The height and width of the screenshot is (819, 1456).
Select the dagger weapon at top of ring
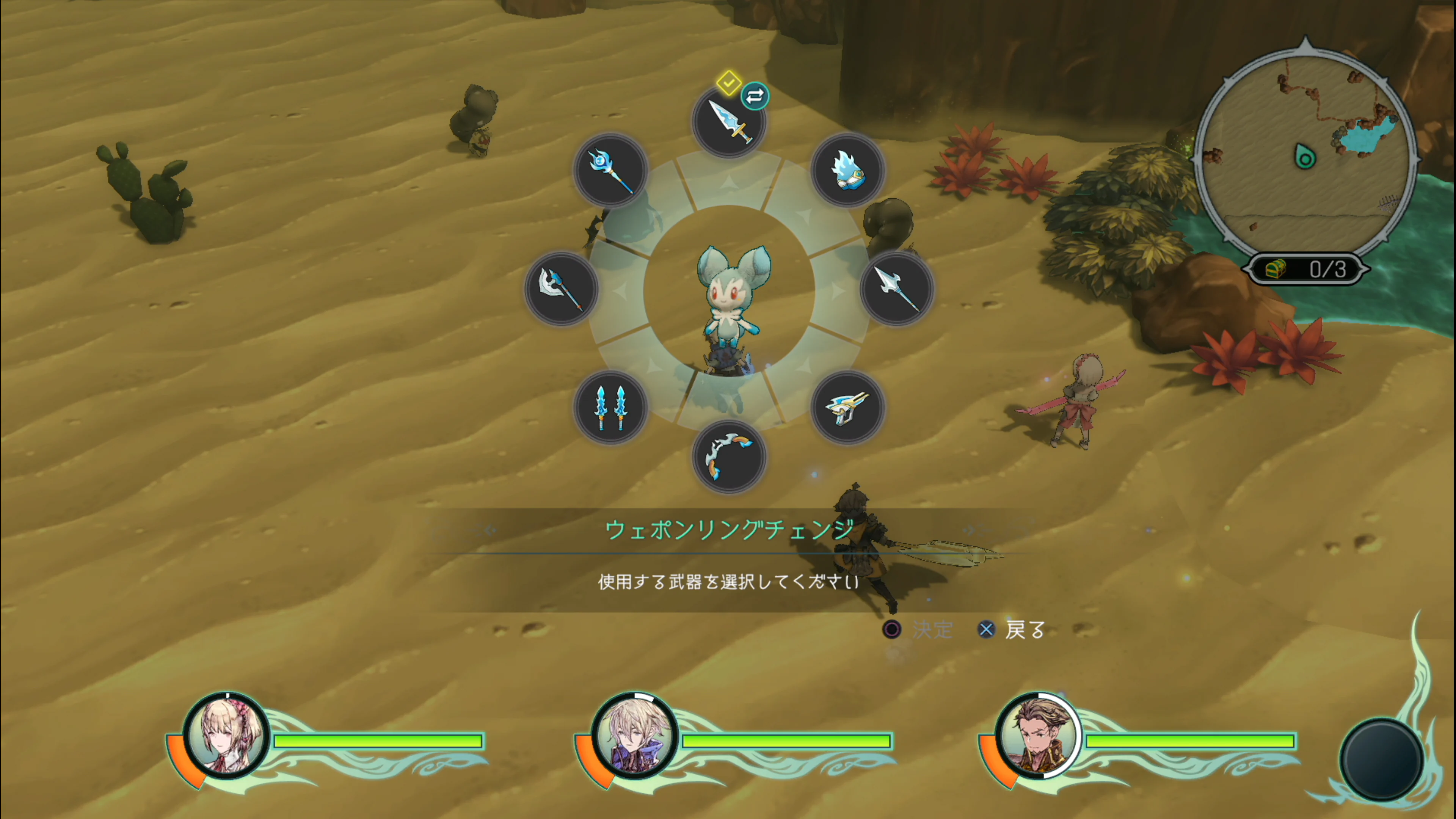(729, 121)
